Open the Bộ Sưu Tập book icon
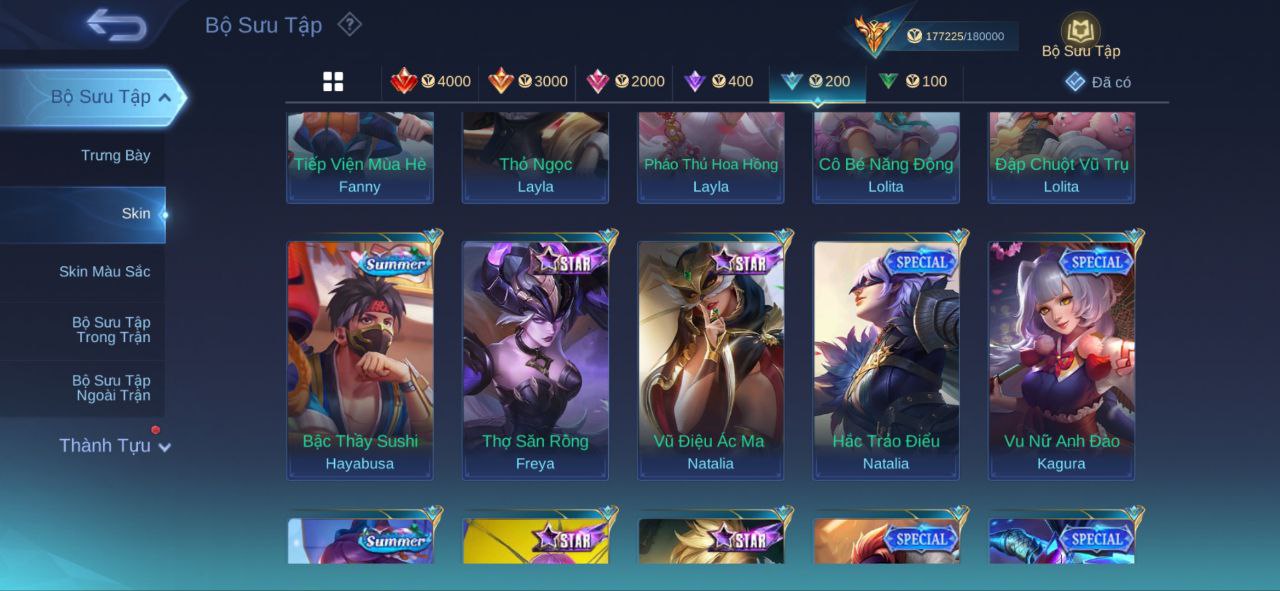 [1080, 30]
